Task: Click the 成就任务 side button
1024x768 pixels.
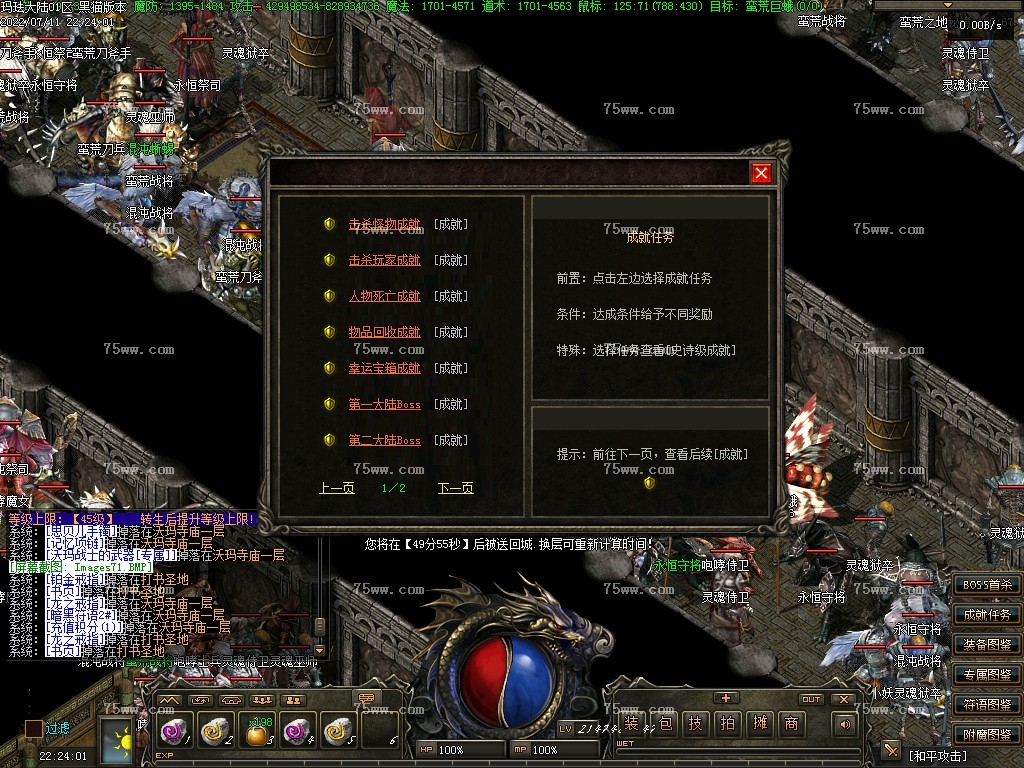Action: pyautogui.click(x=986, y=615)
